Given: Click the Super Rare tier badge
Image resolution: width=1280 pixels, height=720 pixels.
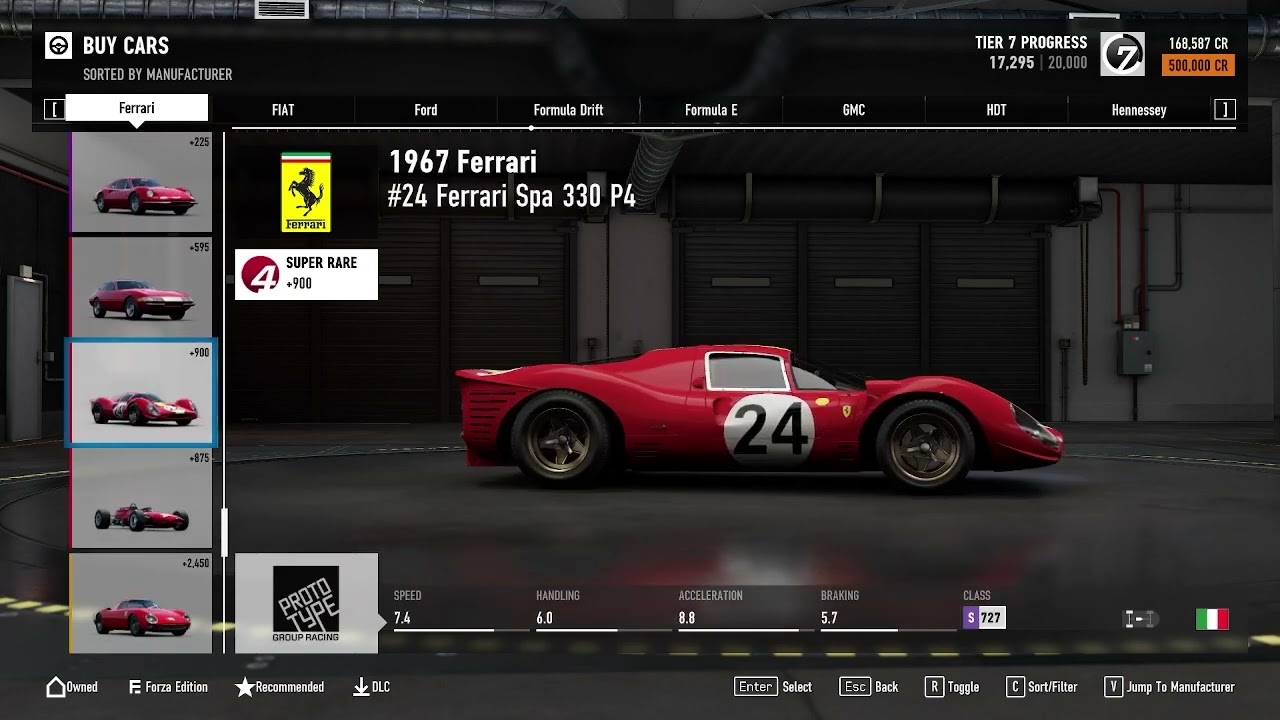Looking at the screenshot, I should coord(306,274).
